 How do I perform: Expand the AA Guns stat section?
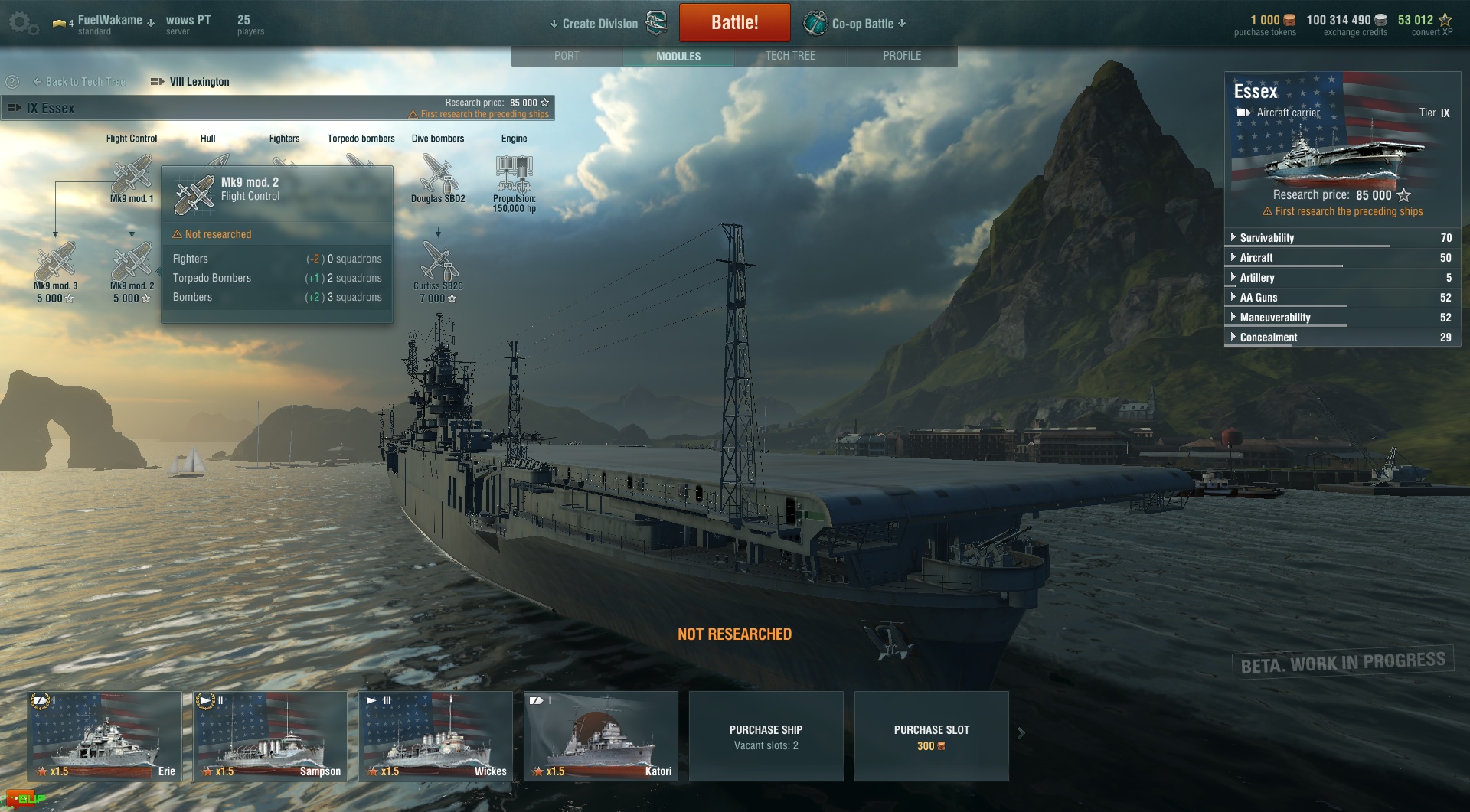point(1258,298)
